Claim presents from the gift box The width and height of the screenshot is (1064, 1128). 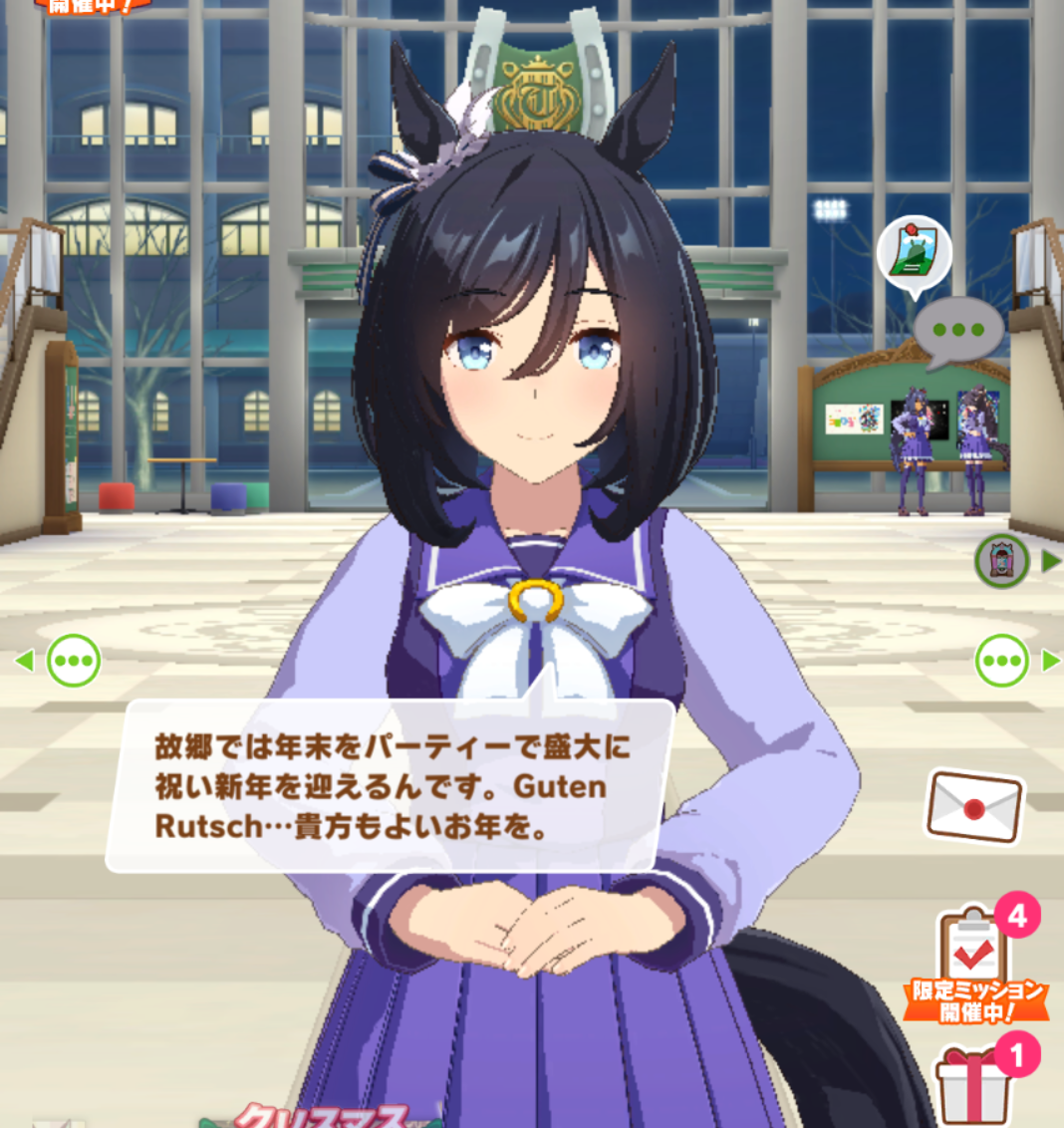(x=974, y=1086)
